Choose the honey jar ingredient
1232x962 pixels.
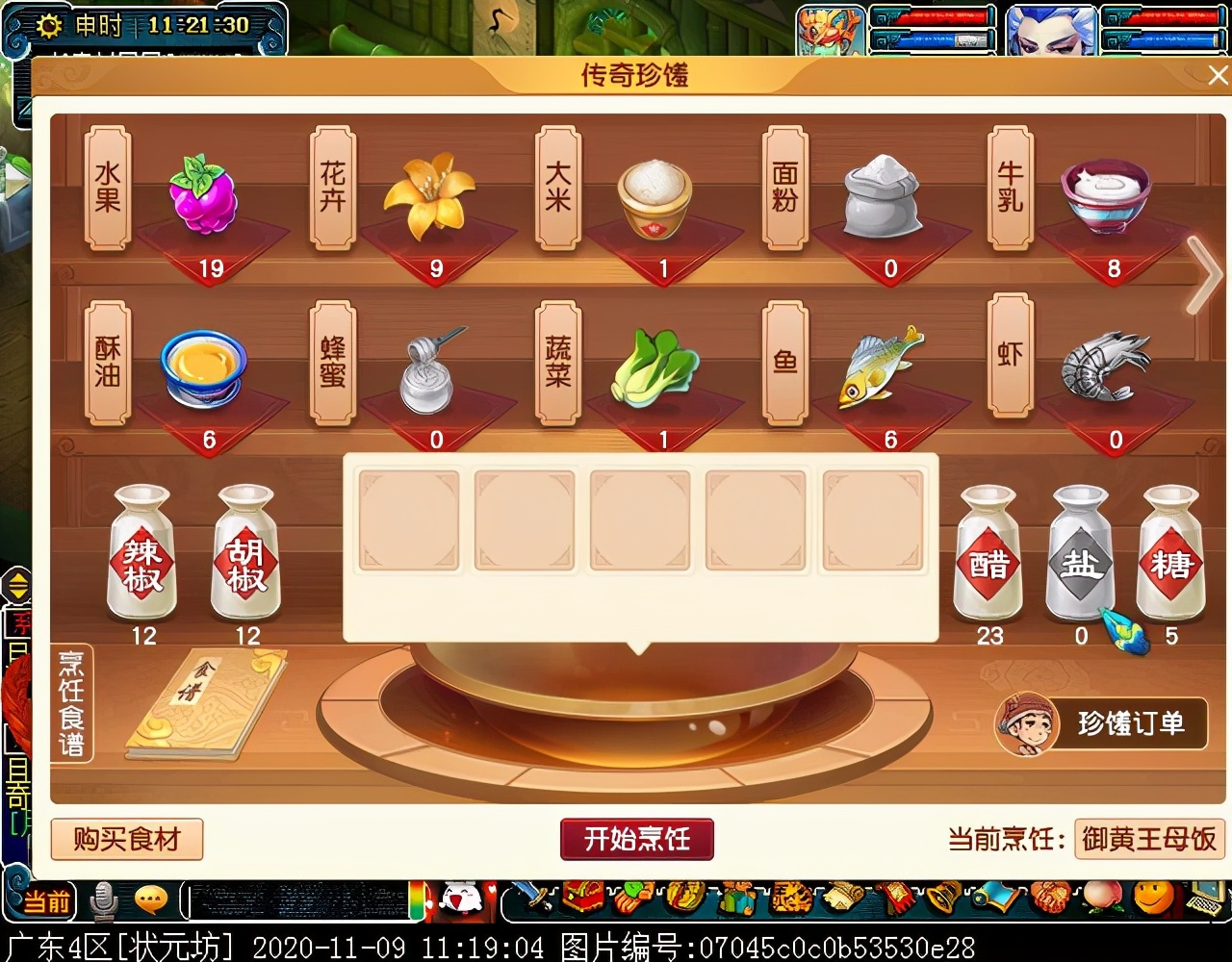[429, 371]
